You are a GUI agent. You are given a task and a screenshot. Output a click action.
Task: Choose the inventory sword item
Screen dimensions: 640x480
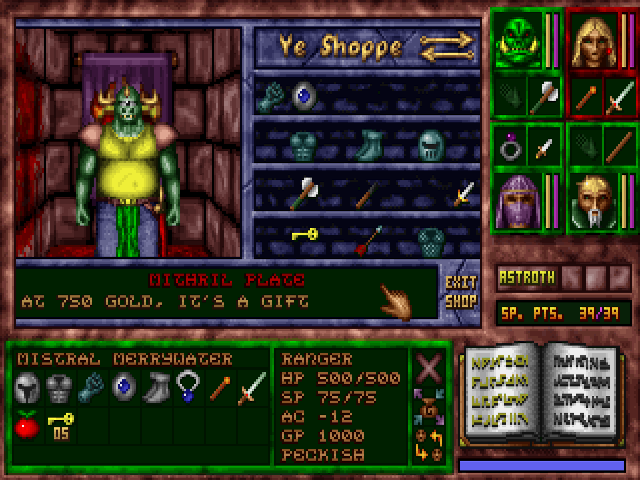(251, 387)
